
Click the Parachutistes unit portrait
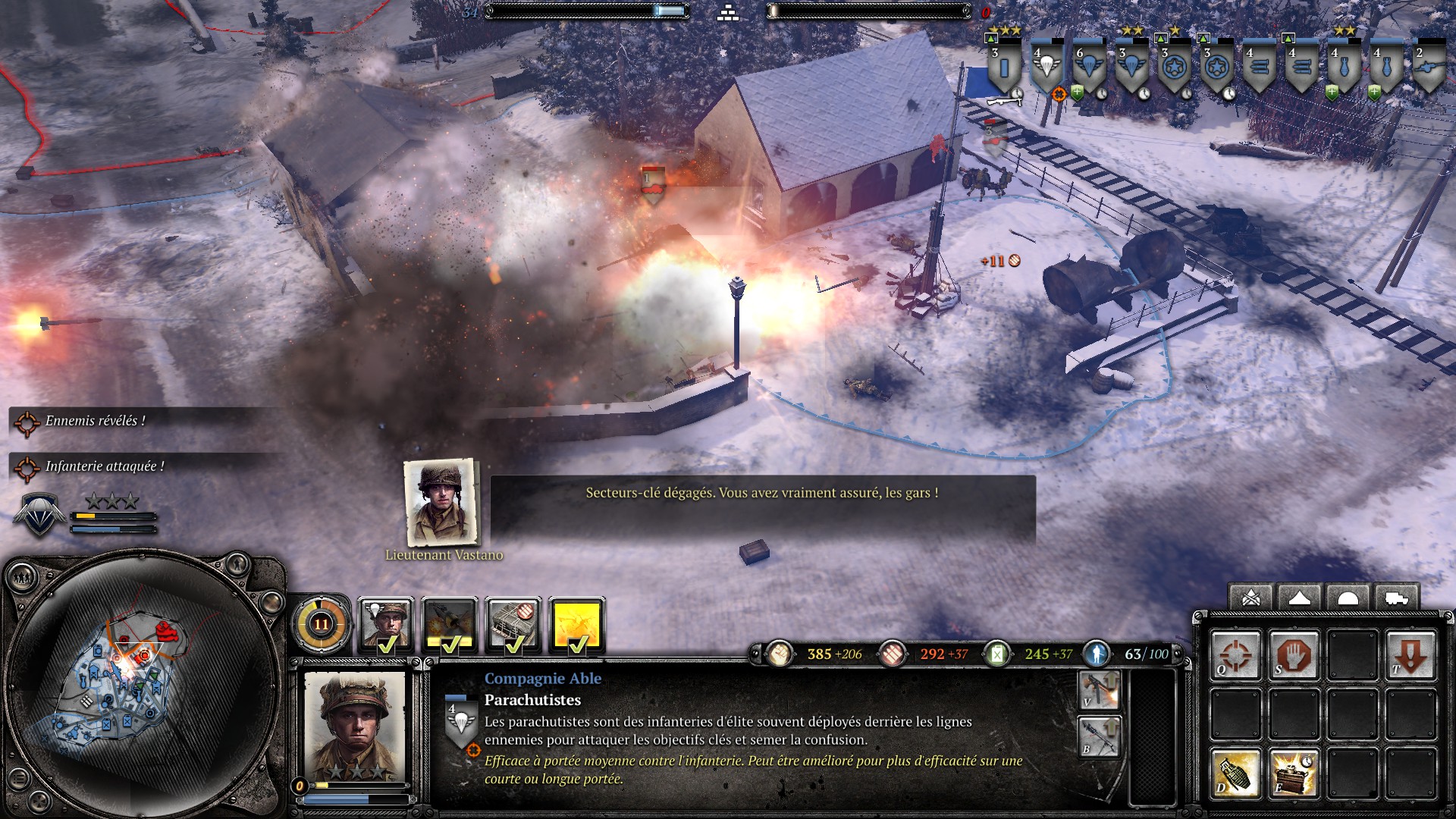tap(354, 726)
